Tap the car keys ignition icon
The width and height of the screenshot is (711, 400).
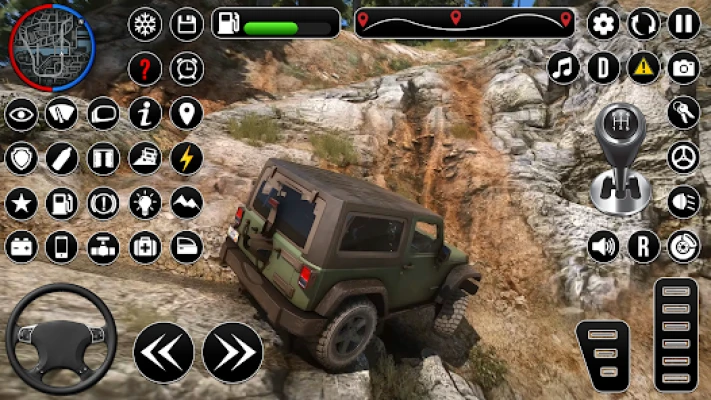pos(684,112)
